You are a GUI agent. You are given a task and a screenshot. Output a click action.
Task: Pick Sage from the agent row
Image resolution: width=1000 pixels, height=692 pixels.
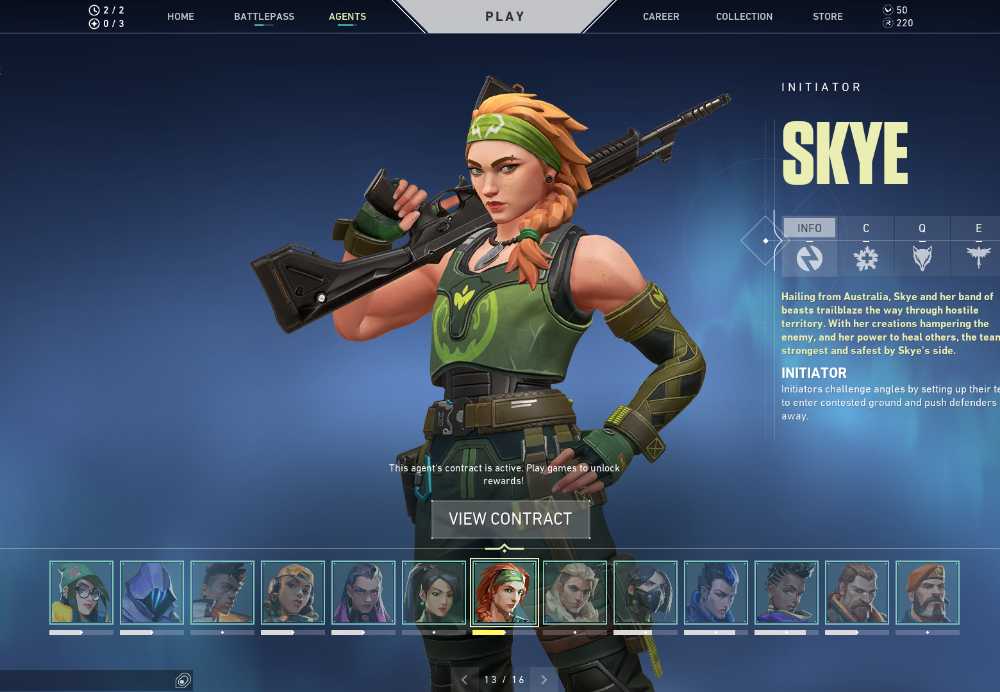pos(434,592)
